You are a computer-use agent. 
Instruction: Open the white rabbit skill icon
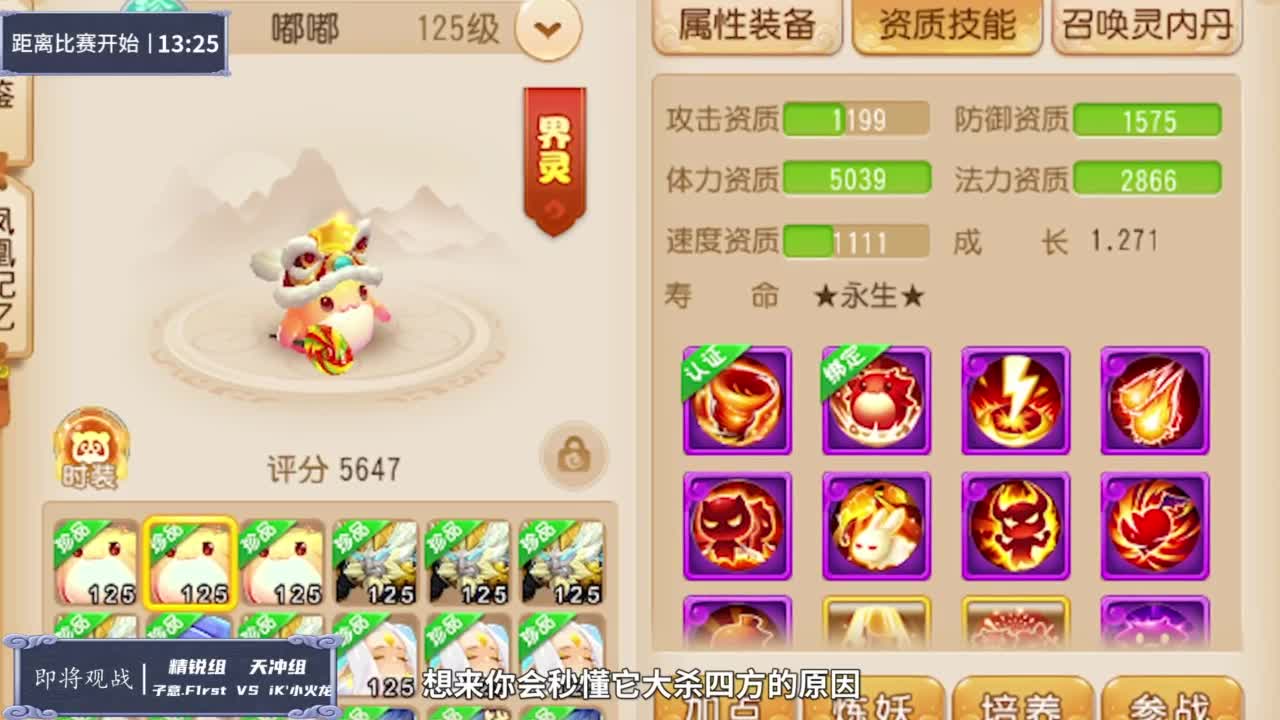876,524
